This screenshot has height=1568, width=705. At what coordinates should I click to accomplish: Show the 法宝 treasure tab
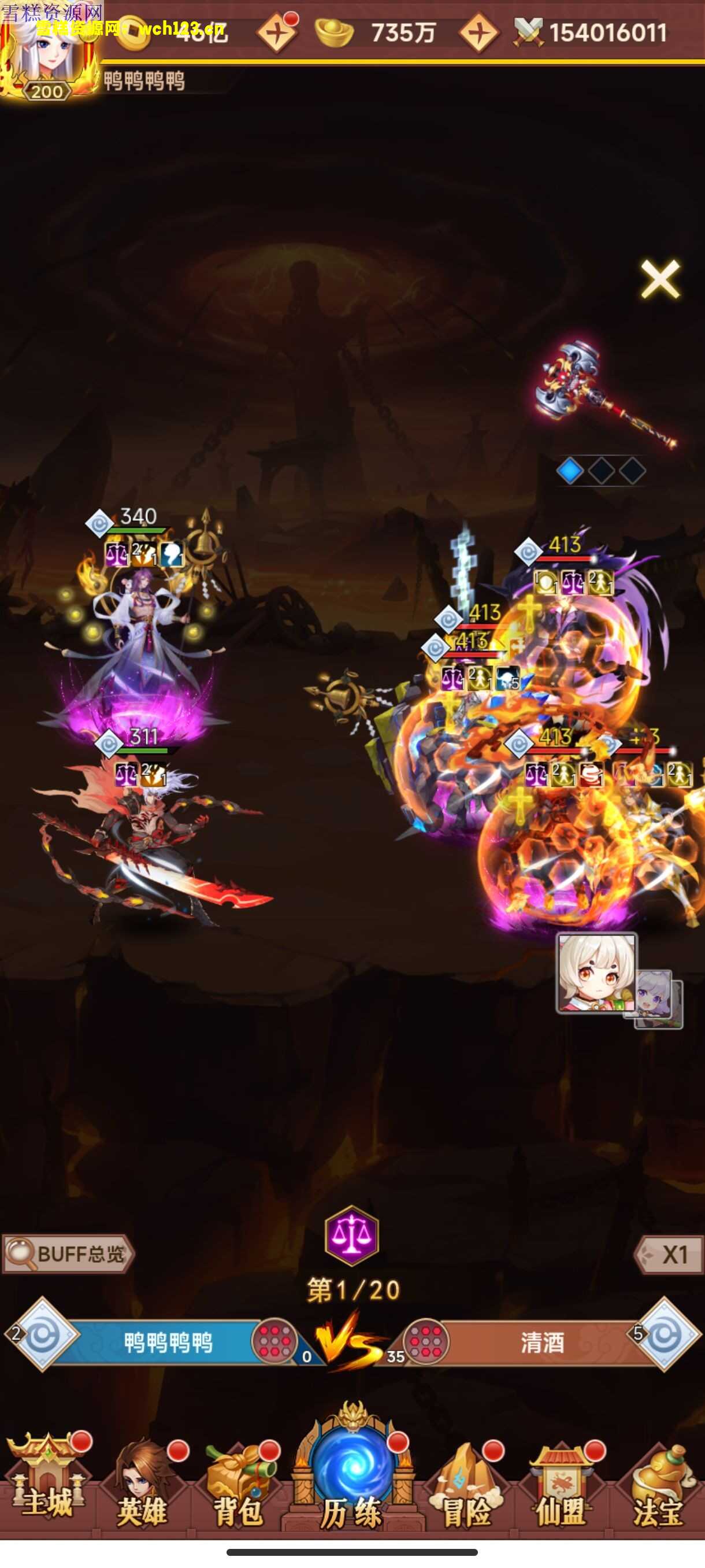coord(658,1485)
